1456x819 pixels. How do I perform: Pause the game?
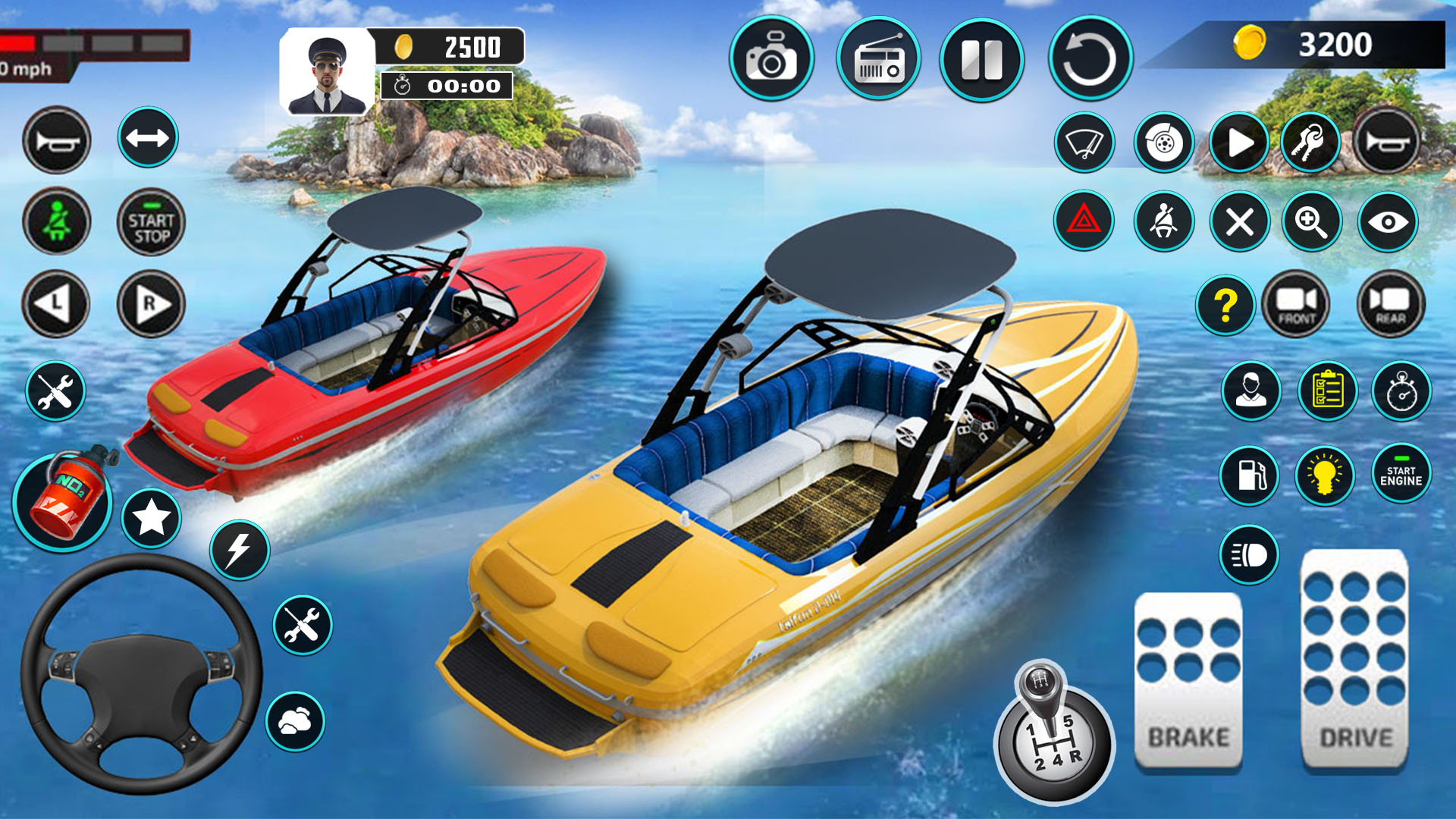[982, 61]
